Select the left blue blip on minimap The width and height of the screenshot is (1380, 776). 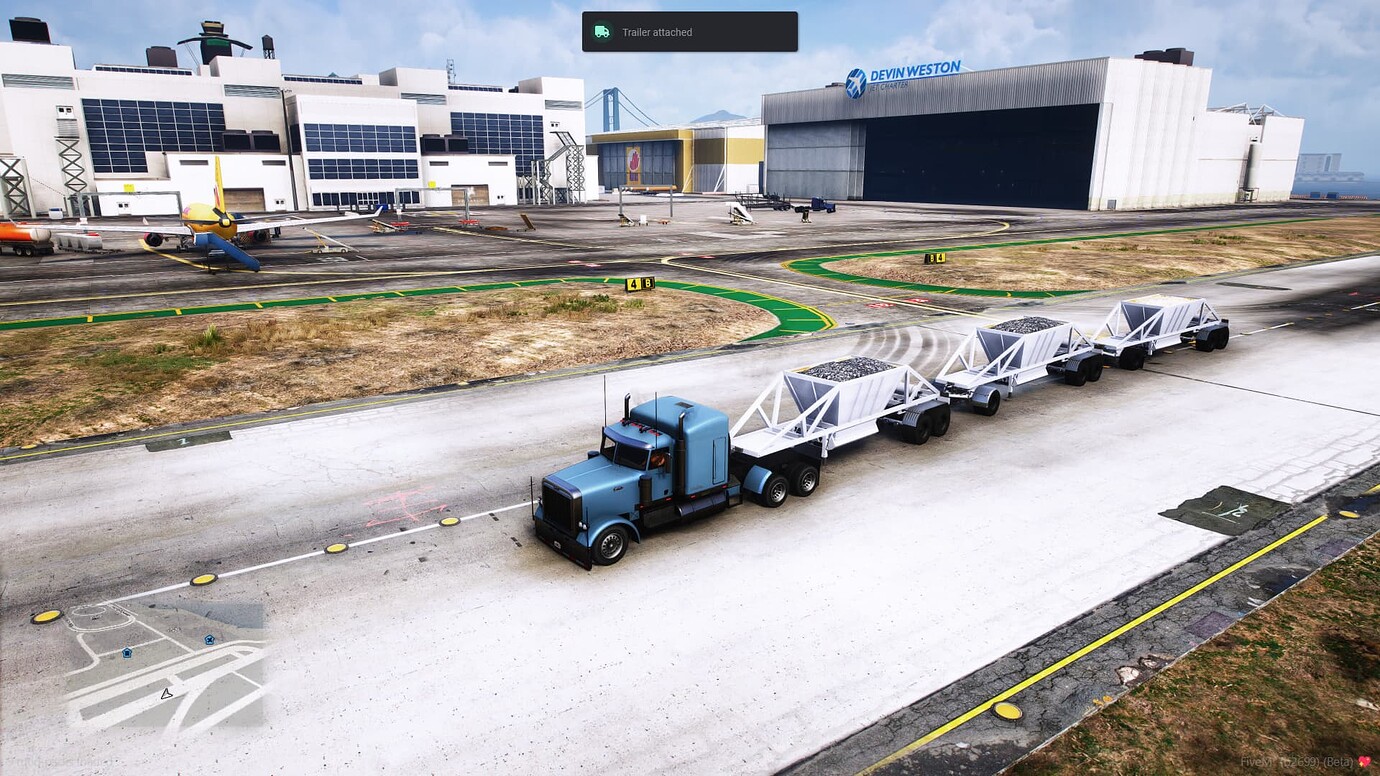coord(126,651)
